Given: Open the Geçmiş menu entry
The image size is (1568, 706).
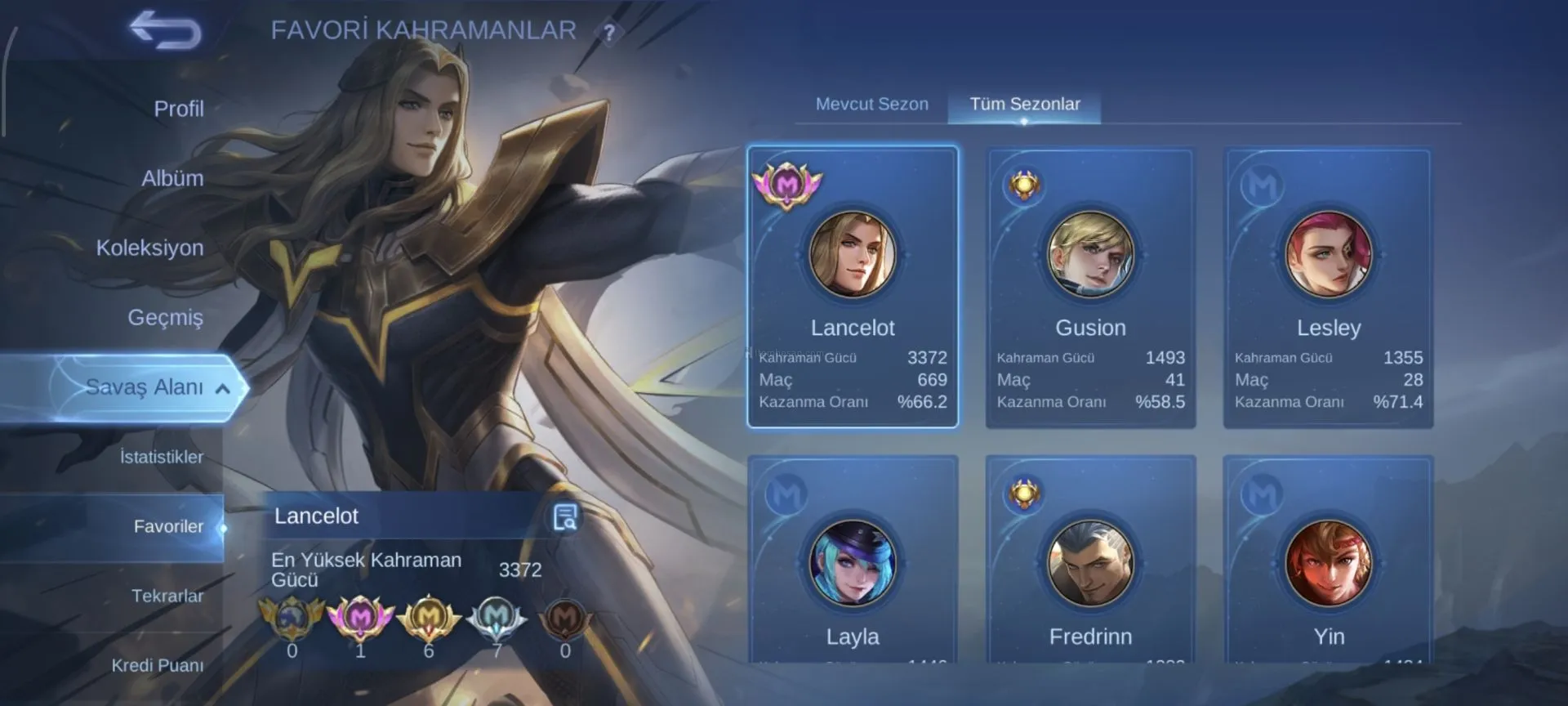Looking at the screenshot, I should 165,317.
